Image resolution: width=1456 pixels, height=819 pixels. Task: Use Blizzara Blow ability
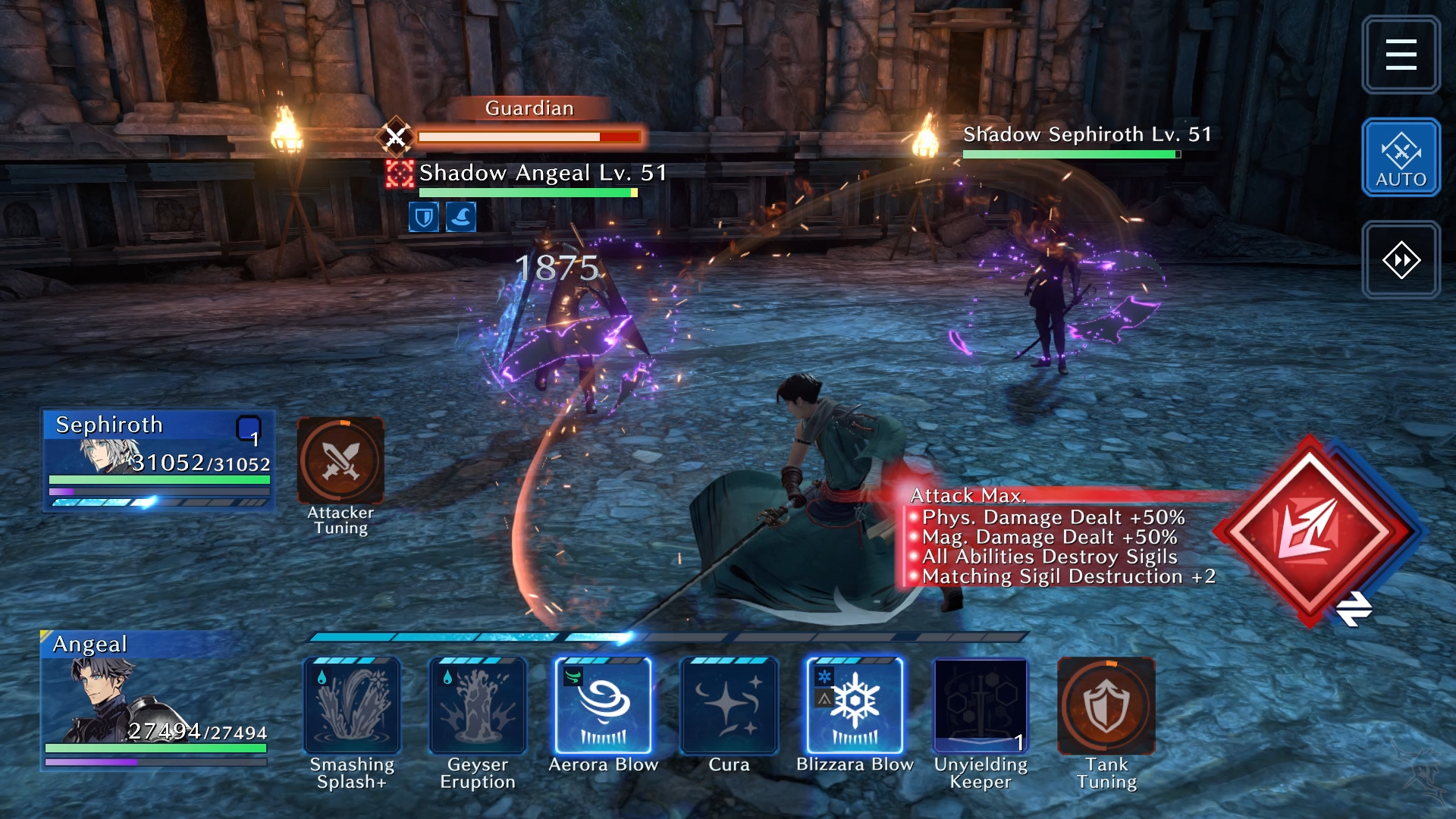(x=855, y=707)
